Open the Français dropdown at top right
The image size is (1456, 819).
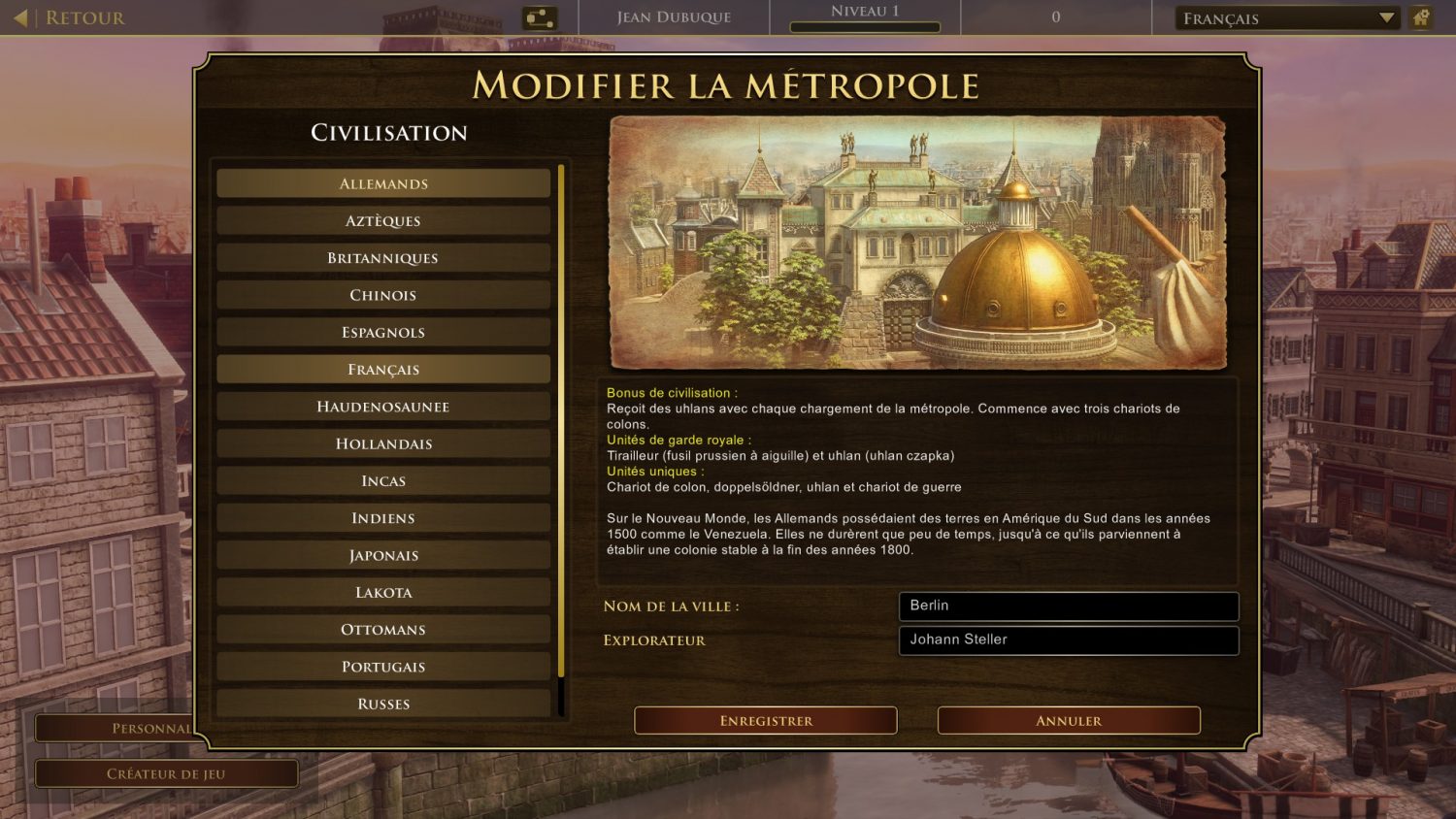[1287, 17]
